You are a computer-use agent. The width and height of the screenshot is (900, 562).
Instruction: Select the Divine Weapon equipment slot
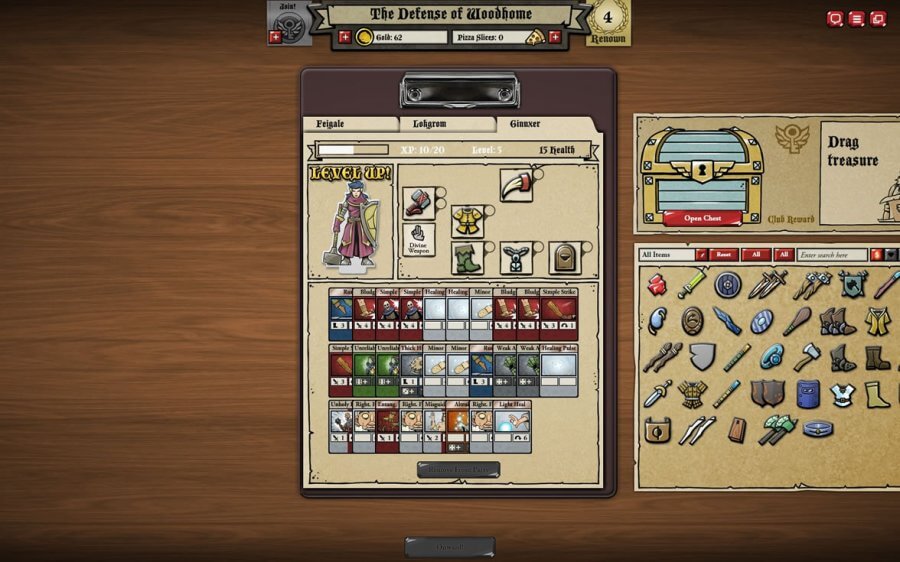(x=418, y=240)
